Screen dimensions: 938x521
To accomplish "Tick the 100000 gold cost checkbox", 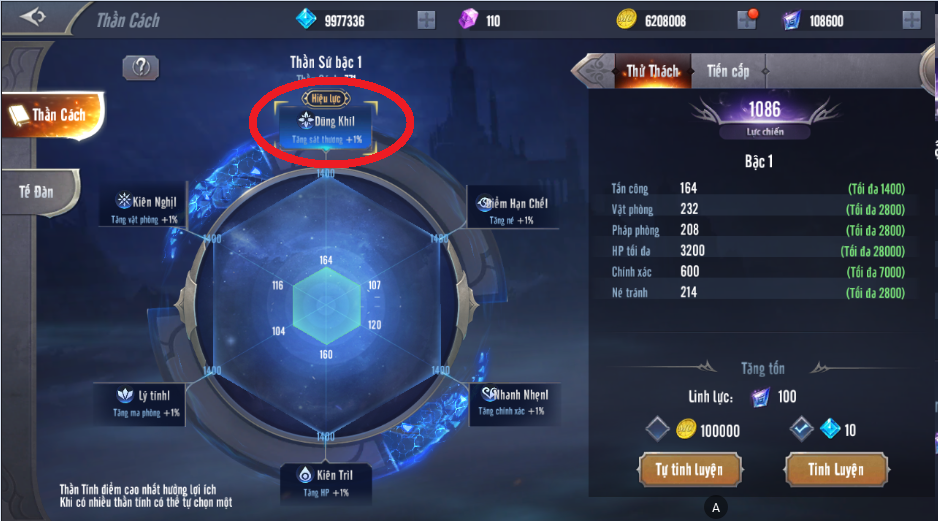I will coord(656,429).
